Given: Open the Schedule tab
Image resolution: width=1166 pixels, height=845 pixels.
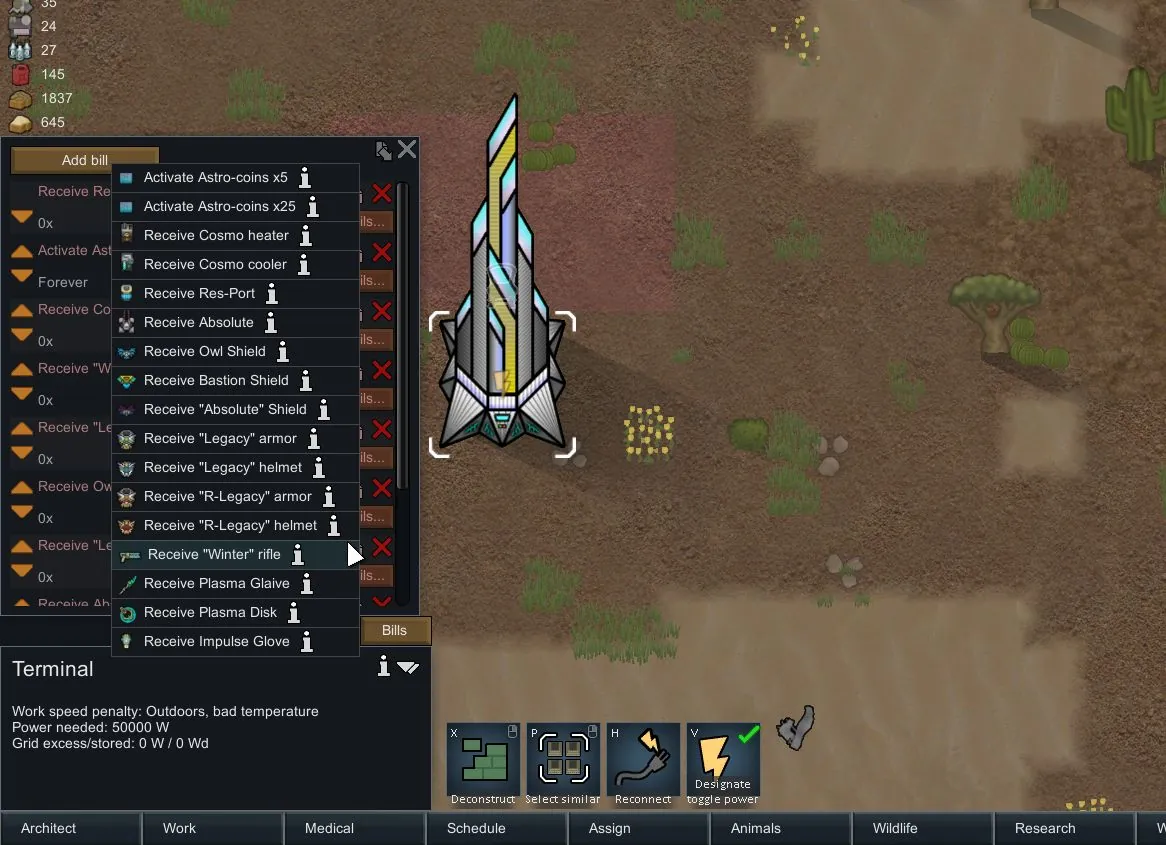Looking at the screenshot, I should (x=476, y=828).
